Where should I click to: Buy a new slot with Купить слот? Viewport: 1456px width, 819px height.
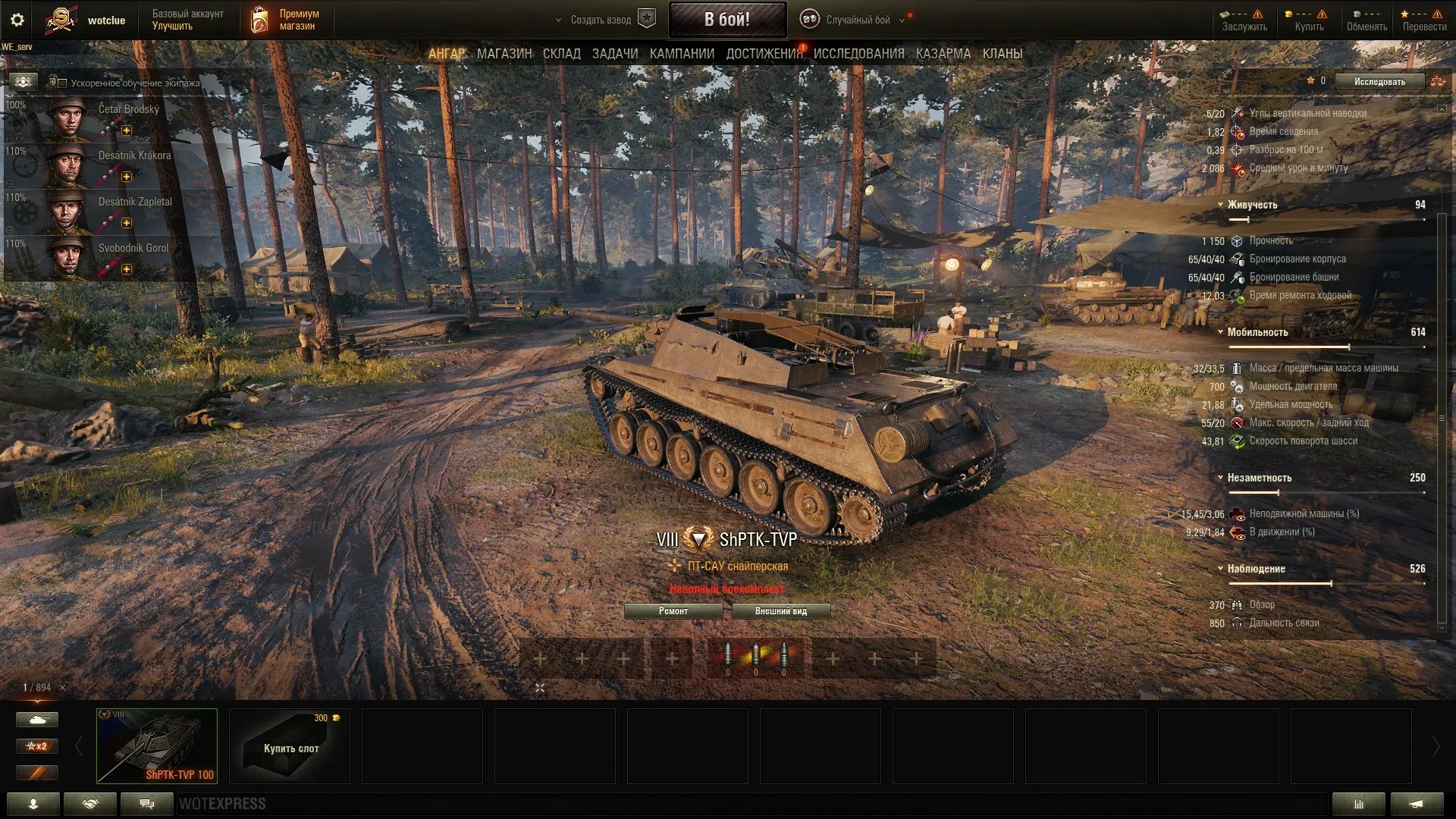click(x=290, y=745)
